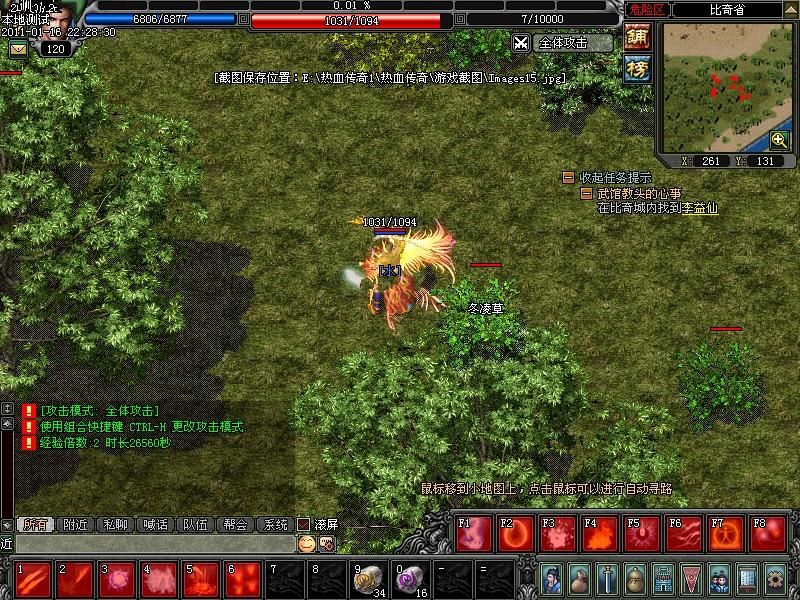Switch to the 附近 chat tab
Screen dimensions: 800x600
(x=75, y=524)
